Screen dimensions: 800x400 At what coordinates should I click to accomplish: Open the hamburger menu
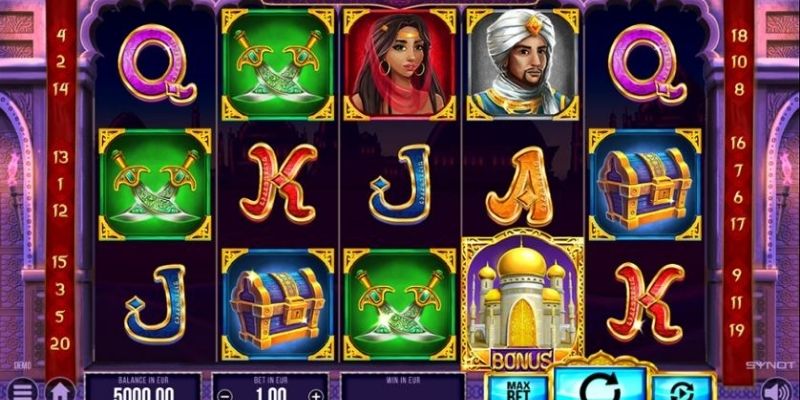(22, 389)
